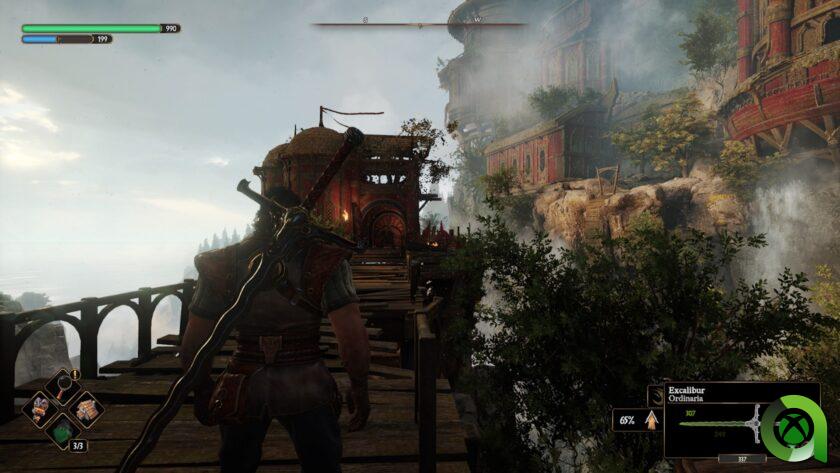
Task: Click the compass bar at top
Action: tap(420, 23)
